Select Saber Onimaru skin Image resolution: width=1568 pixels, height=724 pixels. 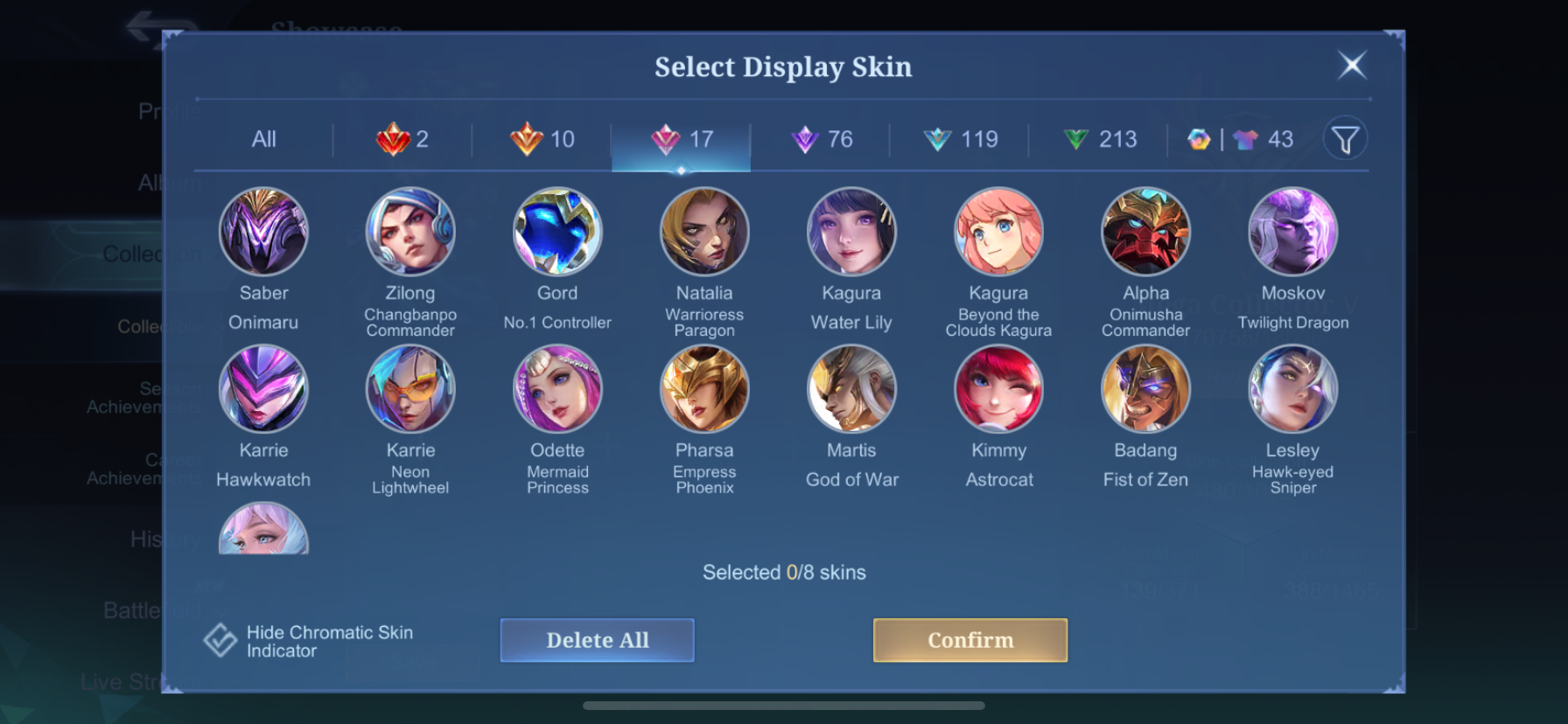(x=263, y=233)
